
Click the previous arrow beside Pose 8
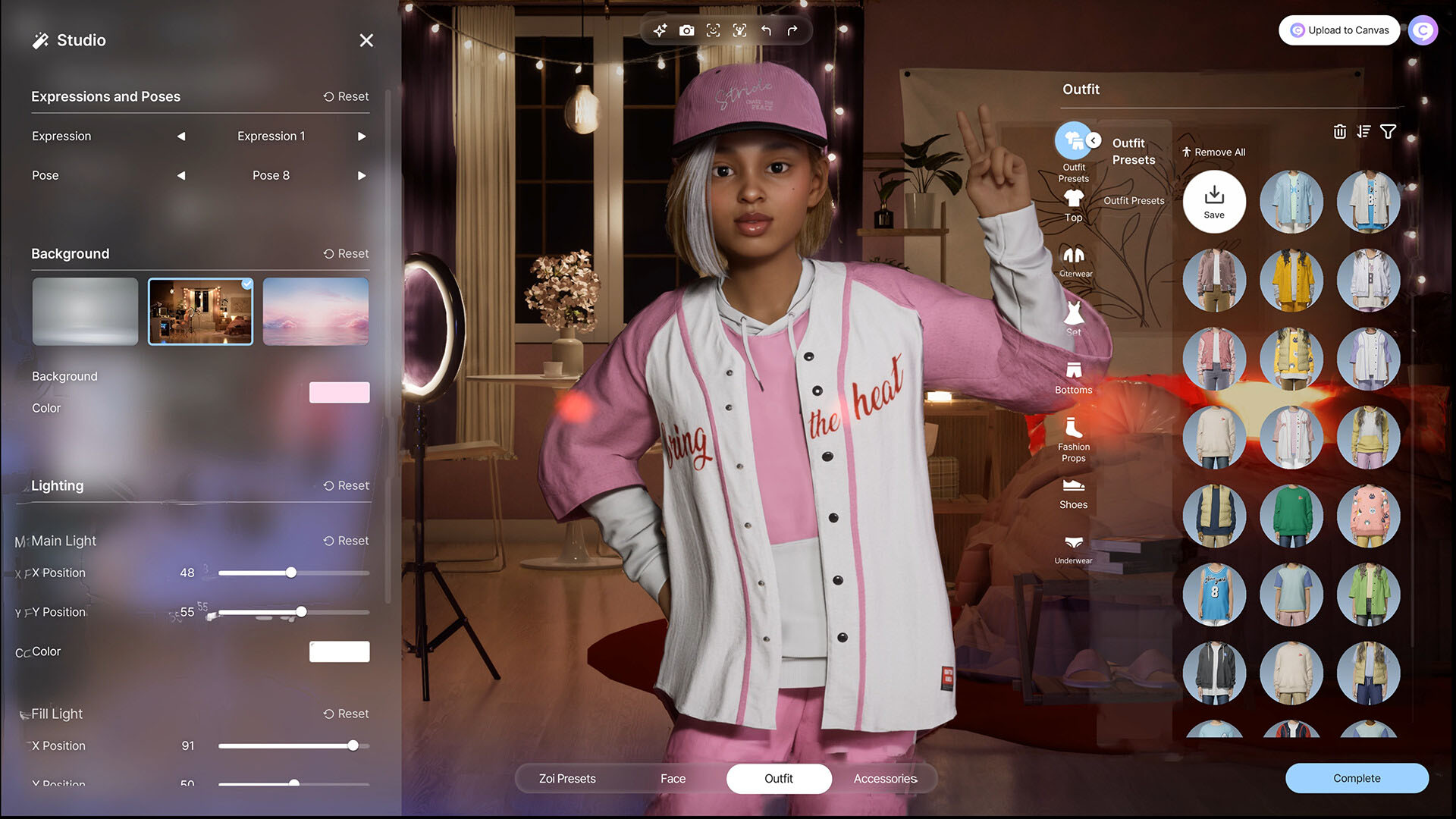181,175
